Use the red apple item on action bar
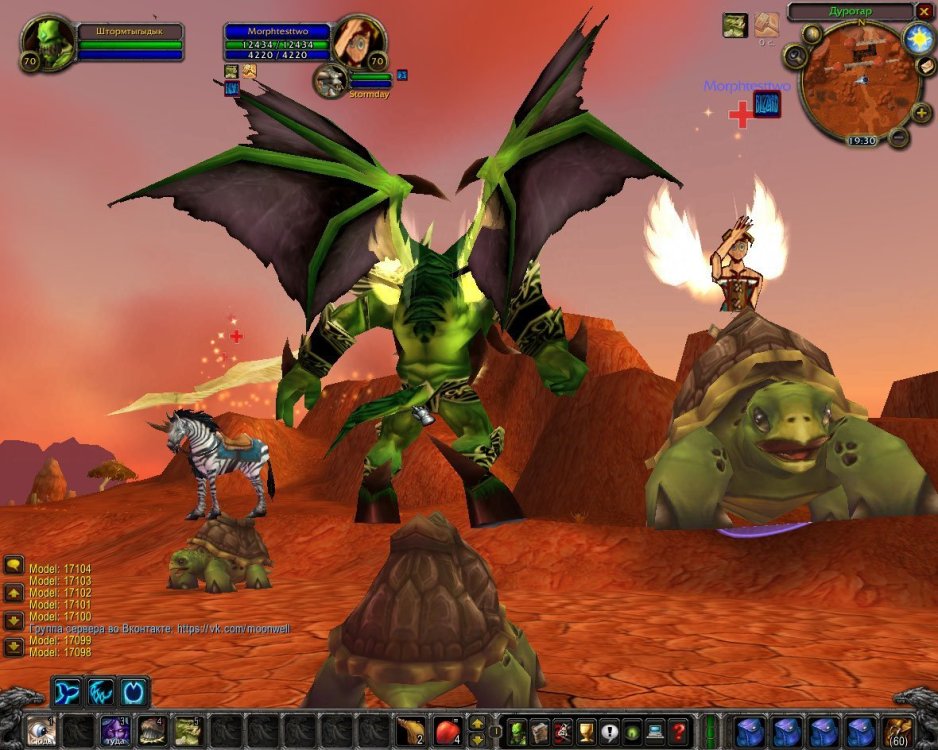938x750 pixels. tap(447, 731)
